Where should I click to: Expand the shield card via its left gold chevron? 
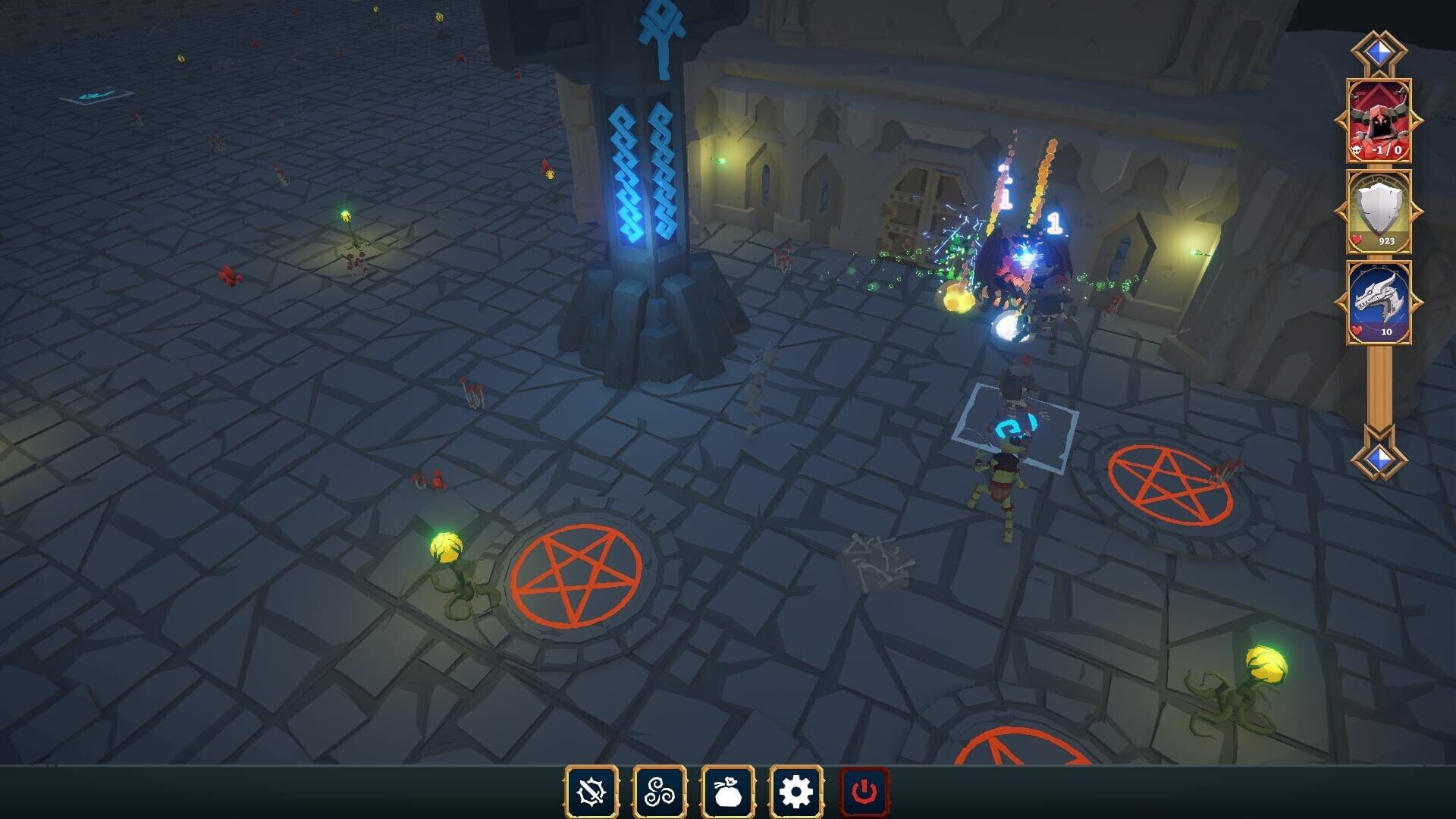tap(1339, 210)
